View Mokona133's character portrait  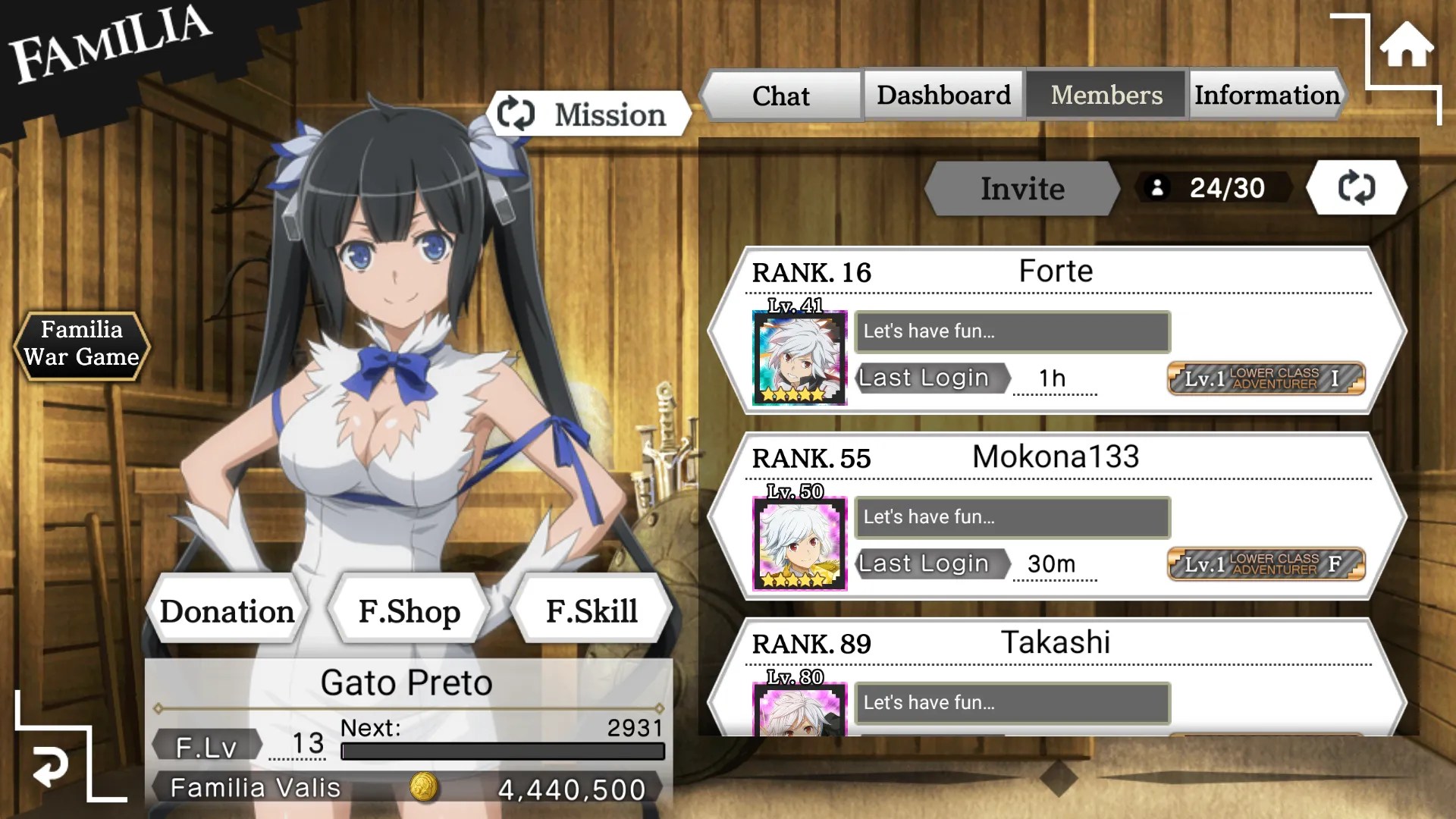(799, 544)
